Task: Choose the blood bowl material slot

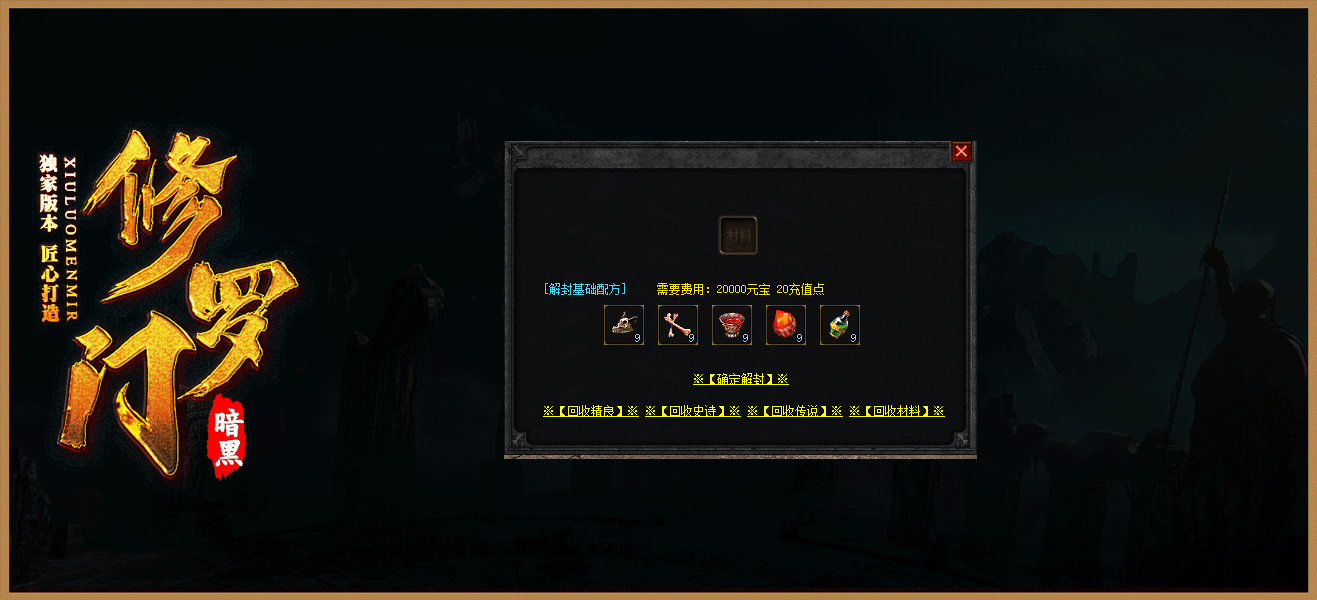Action: point(732,325)
